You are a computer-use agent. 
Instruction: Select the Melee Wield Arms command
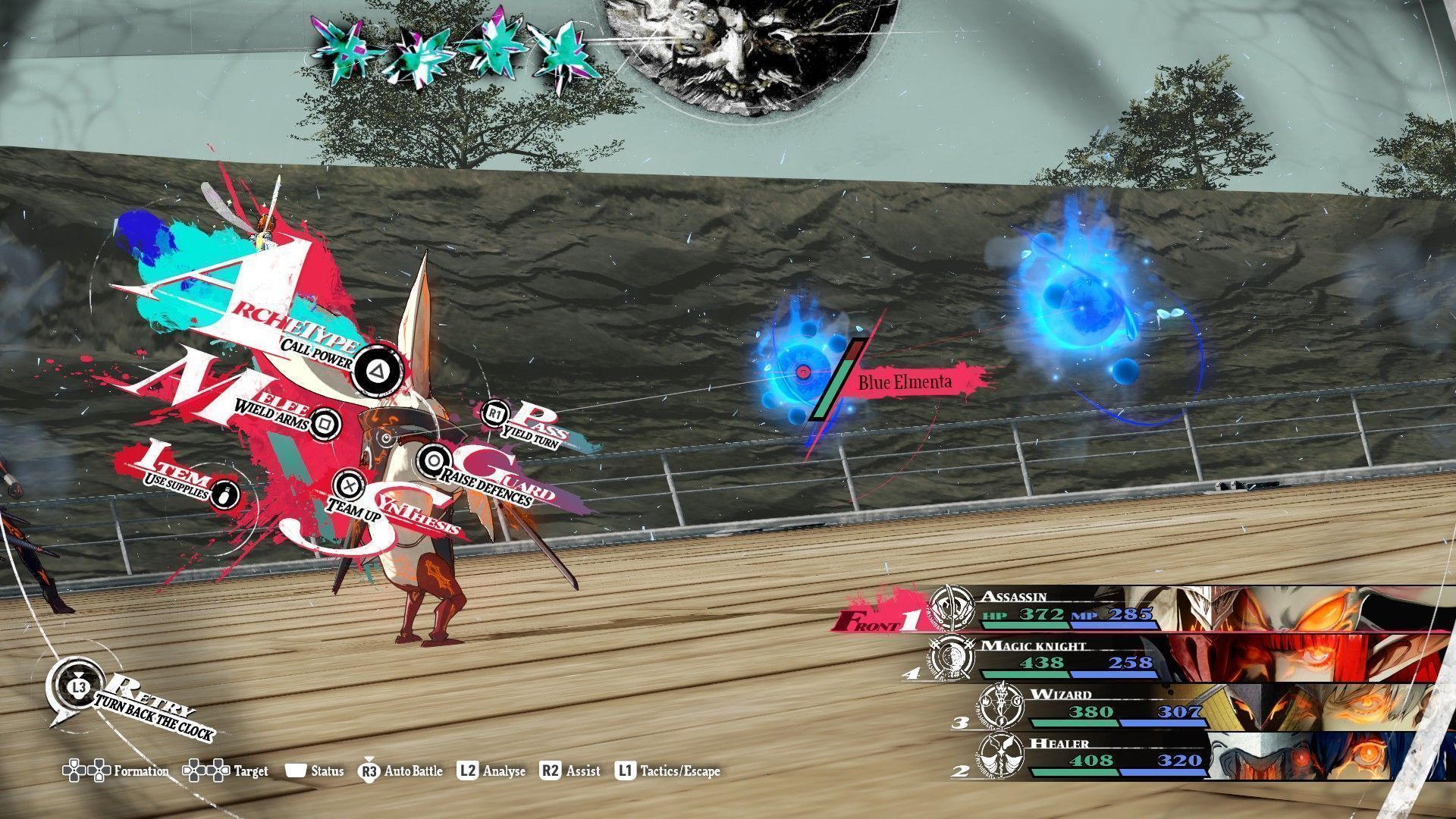325,422
